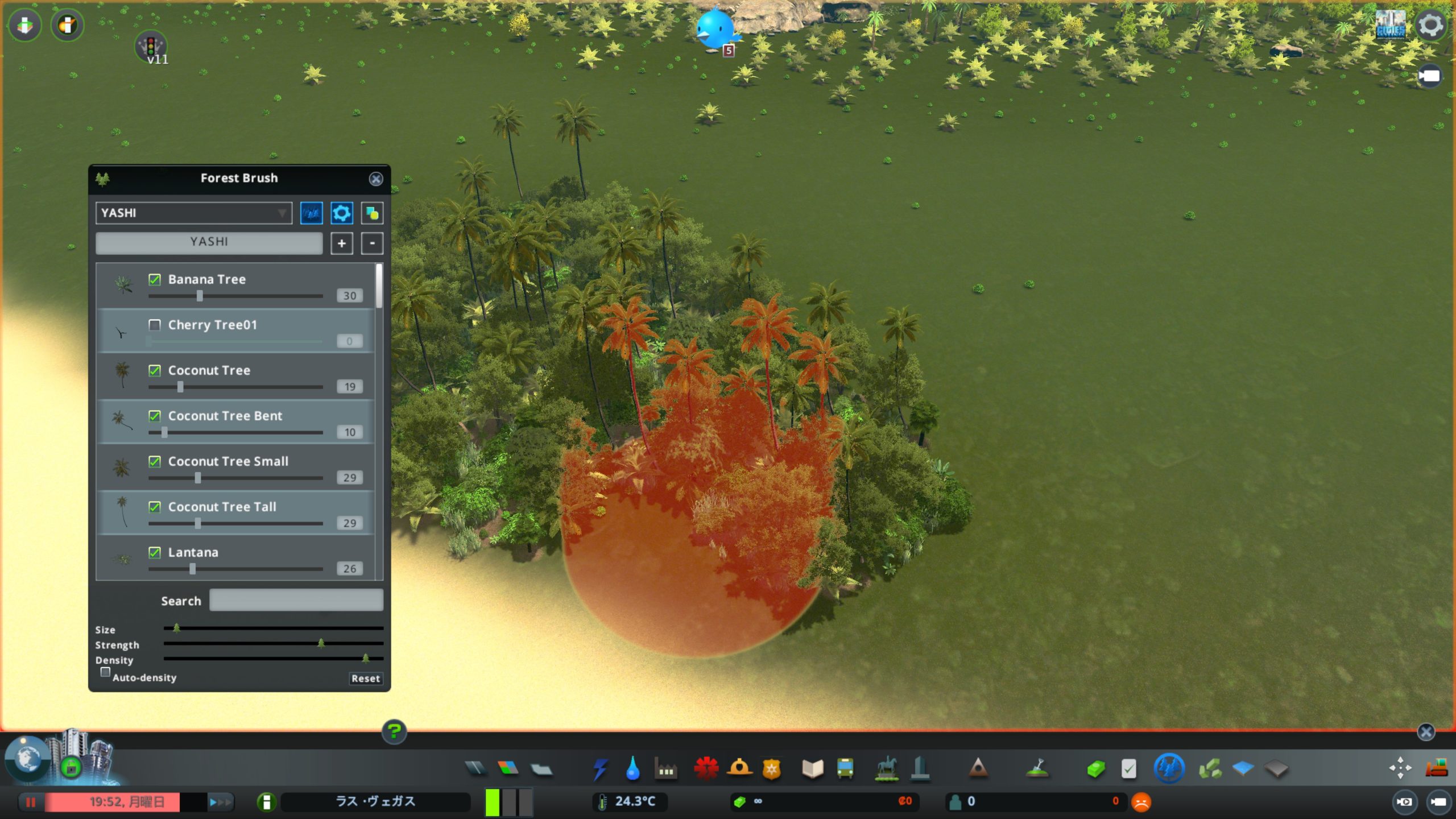Open the water and sewage menu

click(632, 769)
